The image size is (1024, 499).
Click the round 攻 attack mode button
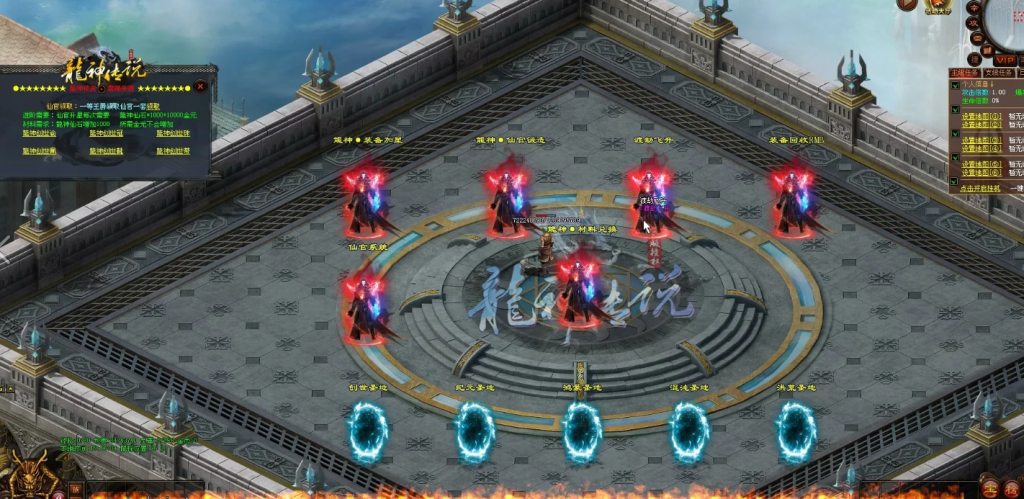click(x=974, y=22)
